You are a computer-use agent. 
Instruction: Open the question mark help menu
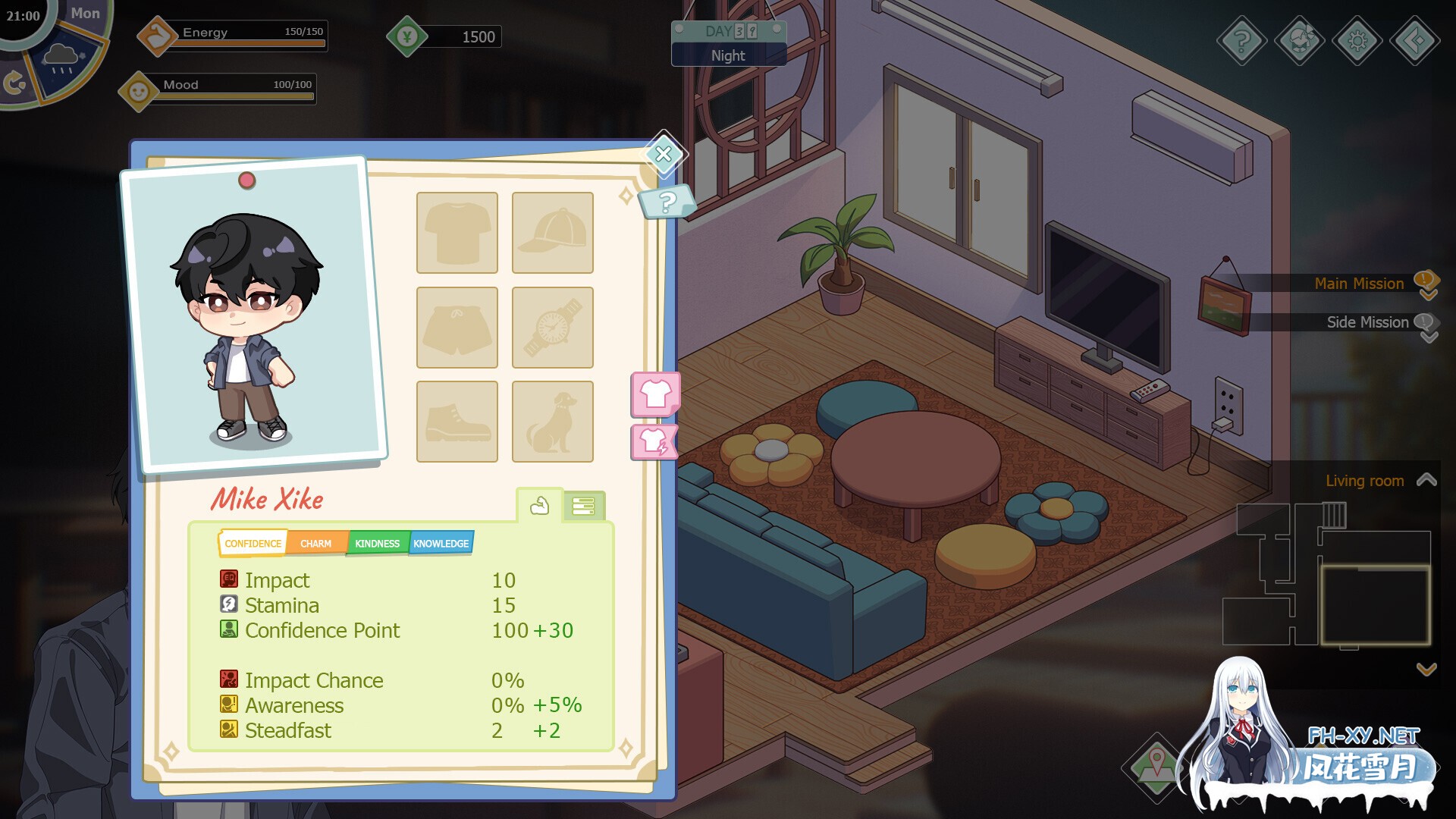(1241, 40)
